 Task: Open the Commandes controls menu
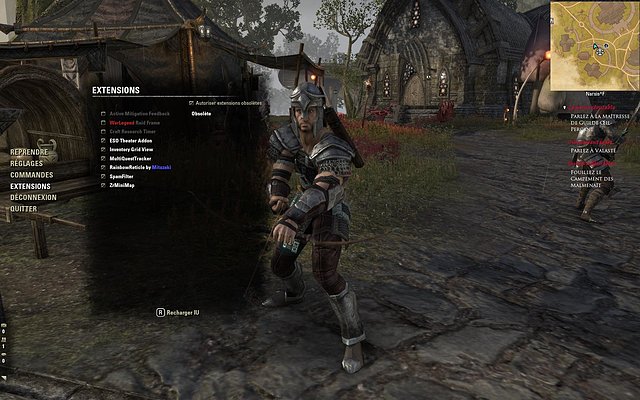coord(32,175)
